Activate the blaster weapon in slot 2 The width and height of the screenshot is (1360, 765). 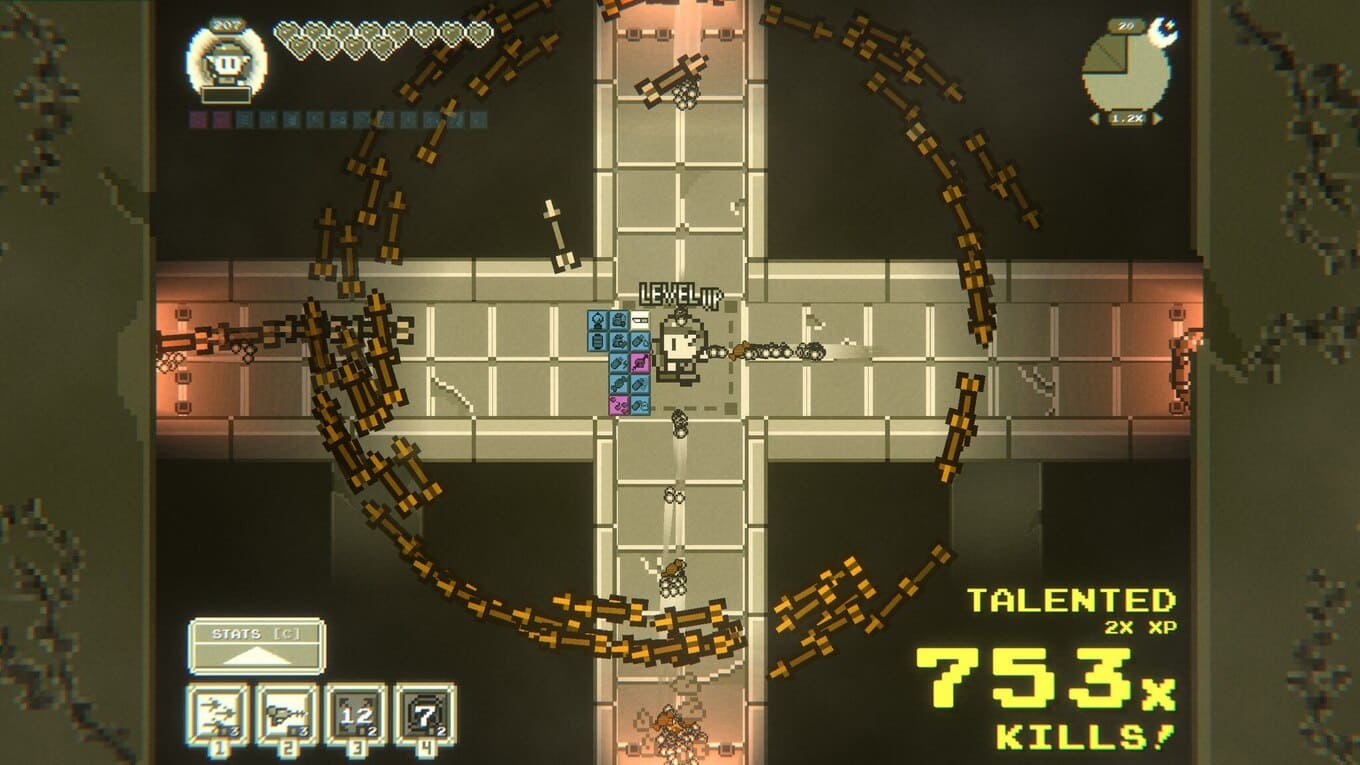(x=287, y=714)
